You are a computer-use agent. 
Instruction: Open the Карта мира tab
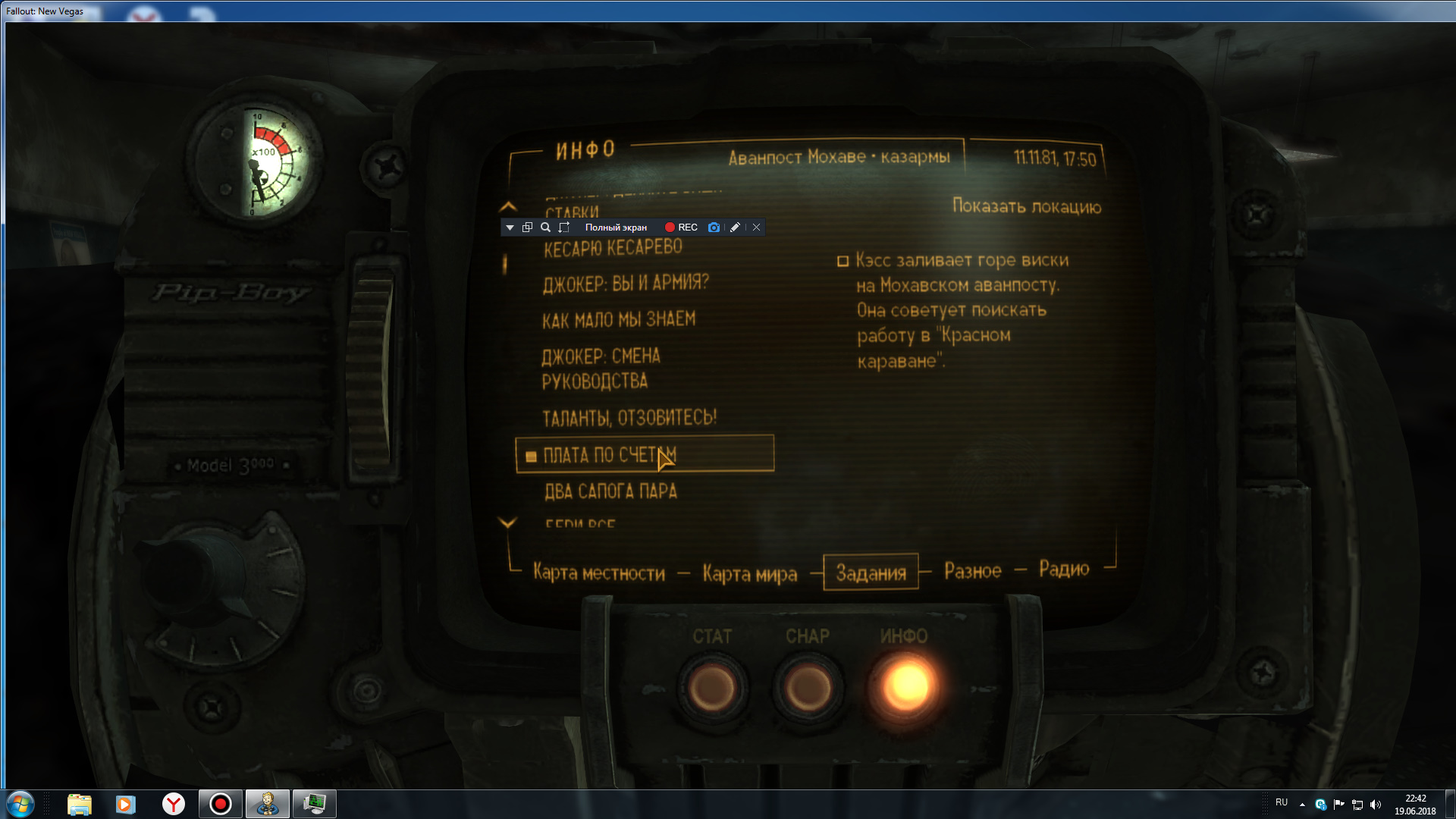pos(749,573)
